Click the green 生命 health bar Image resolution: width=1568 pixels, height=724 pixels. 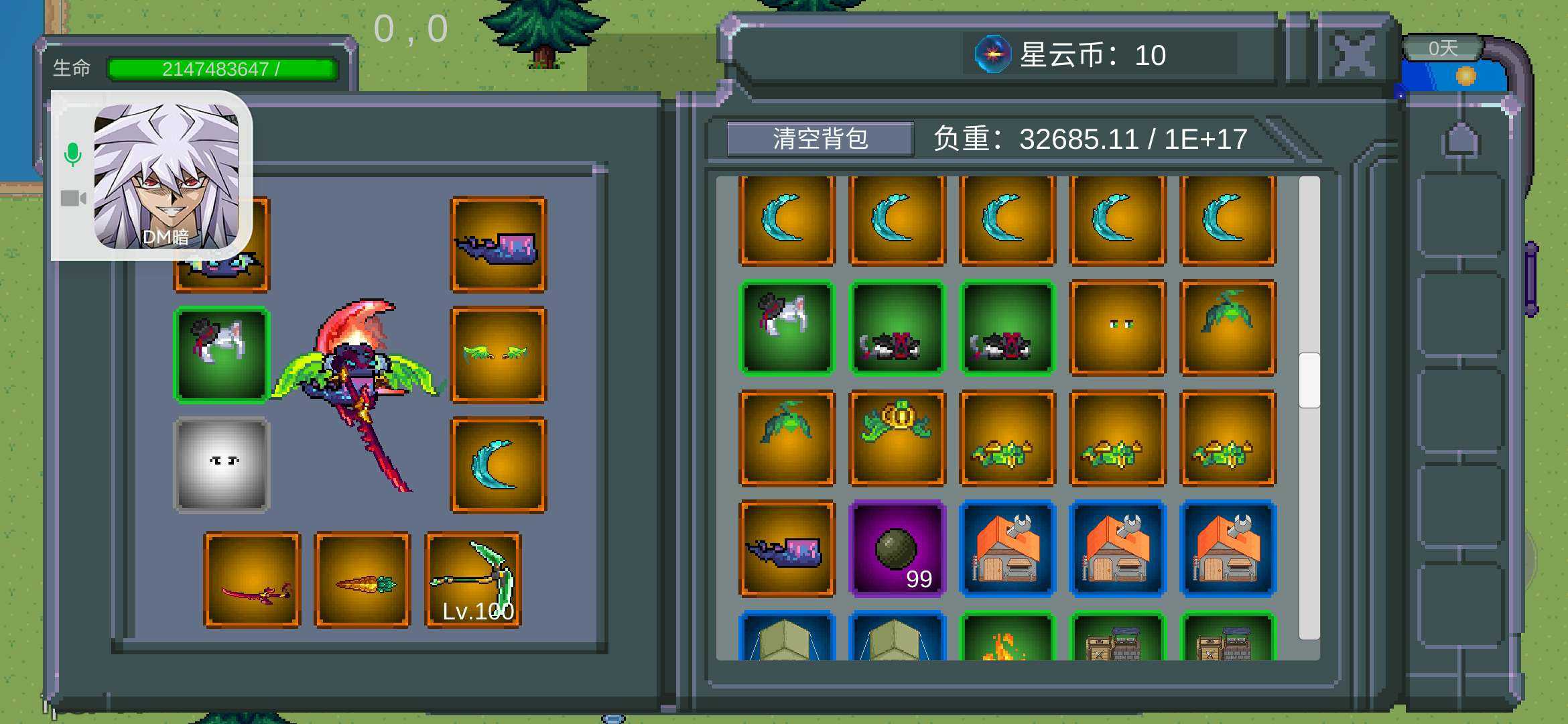(221, 67)
